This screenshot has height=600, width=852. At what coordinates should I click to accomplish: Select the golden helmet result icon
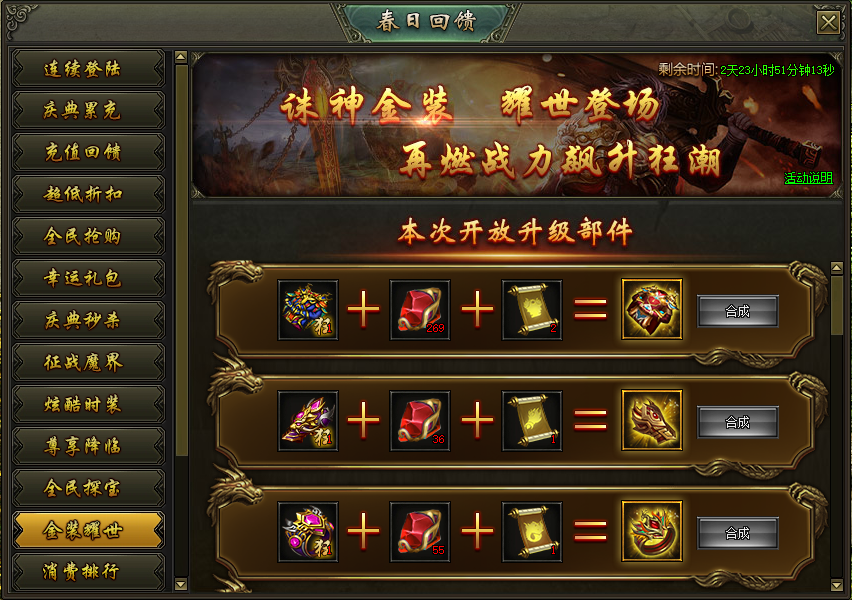click(x=652, y=421)
